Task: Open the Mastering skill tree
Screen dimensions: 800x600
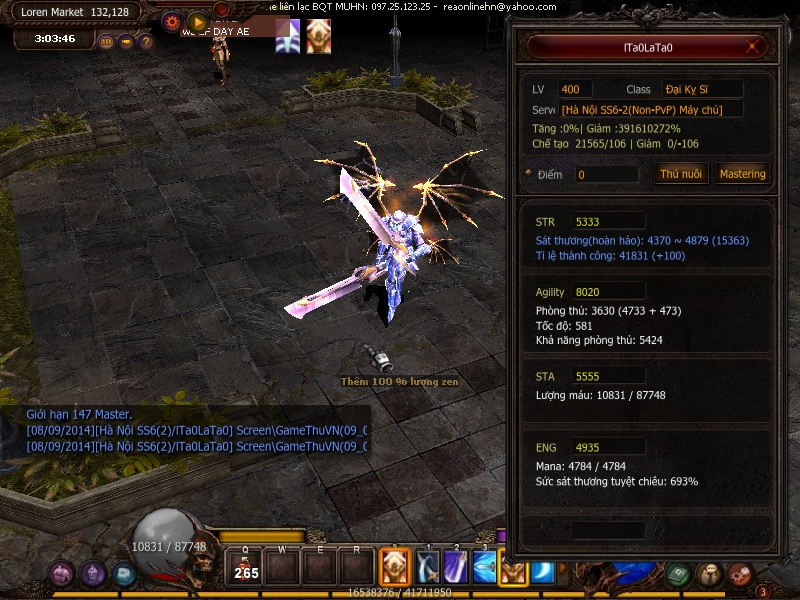Action: pos(742,174)
